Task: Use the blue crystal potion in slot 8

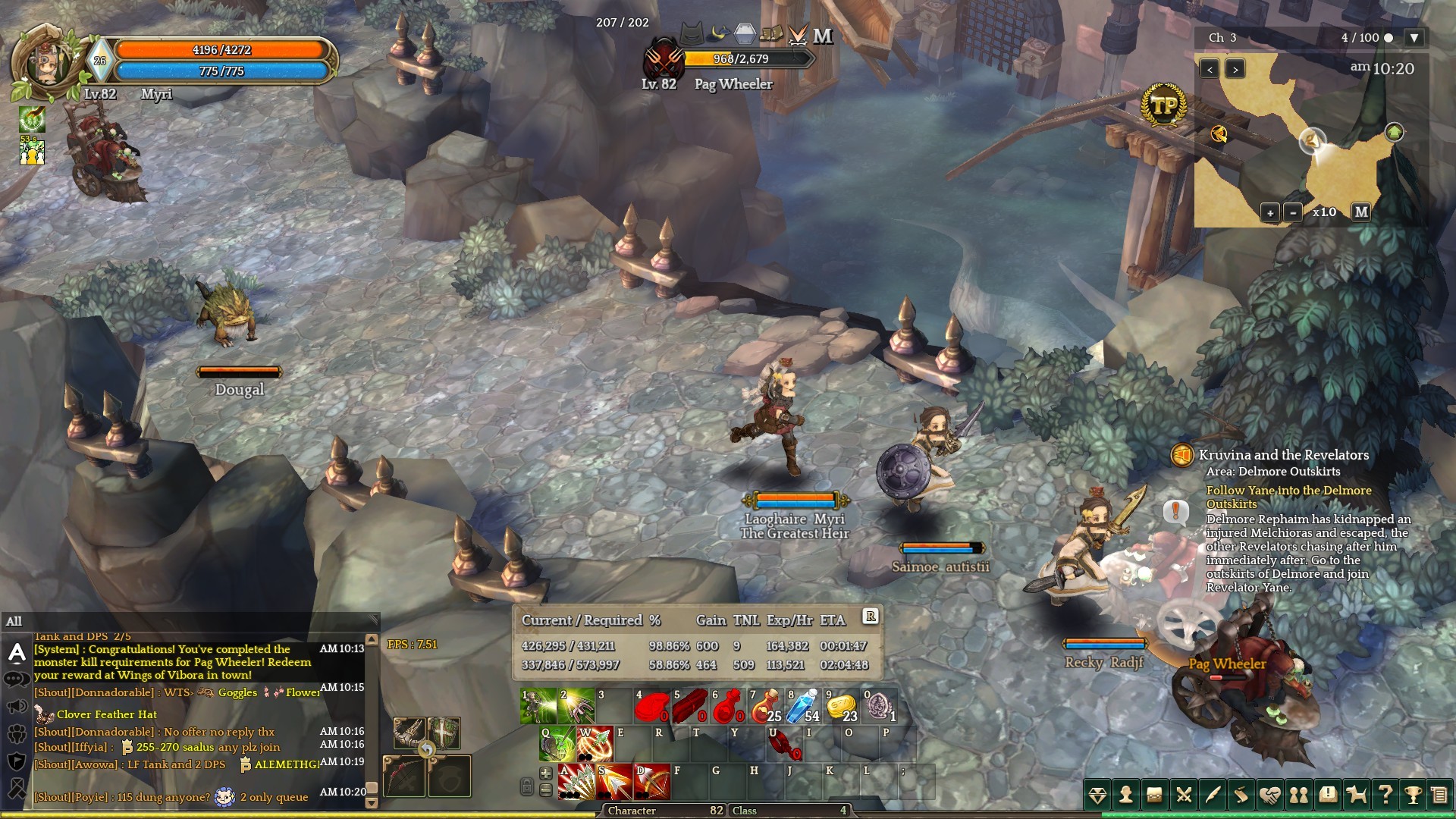Action: [802, 706]
